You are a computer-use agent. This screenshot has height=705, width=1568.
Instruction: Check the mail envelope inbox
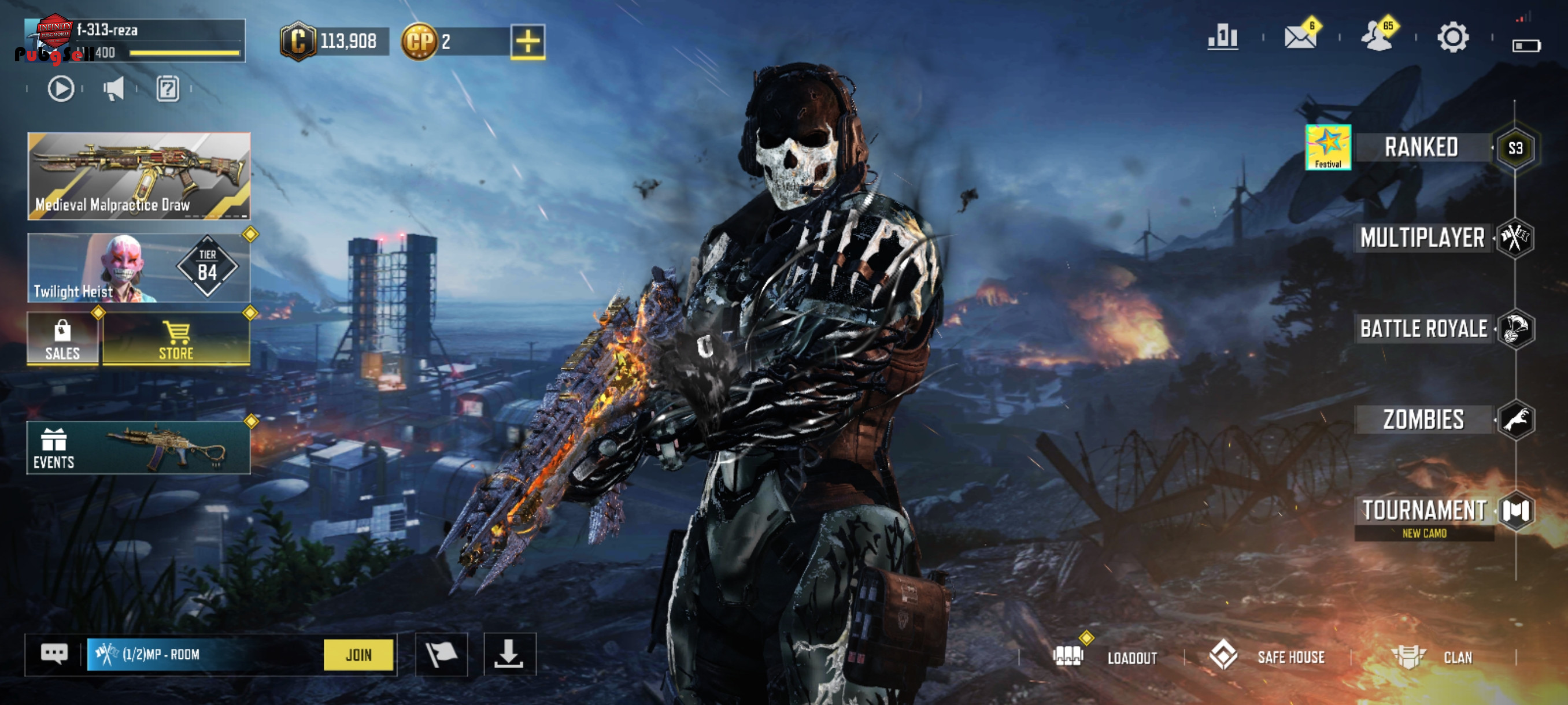pyautogui.click(x=1300, y=38)
